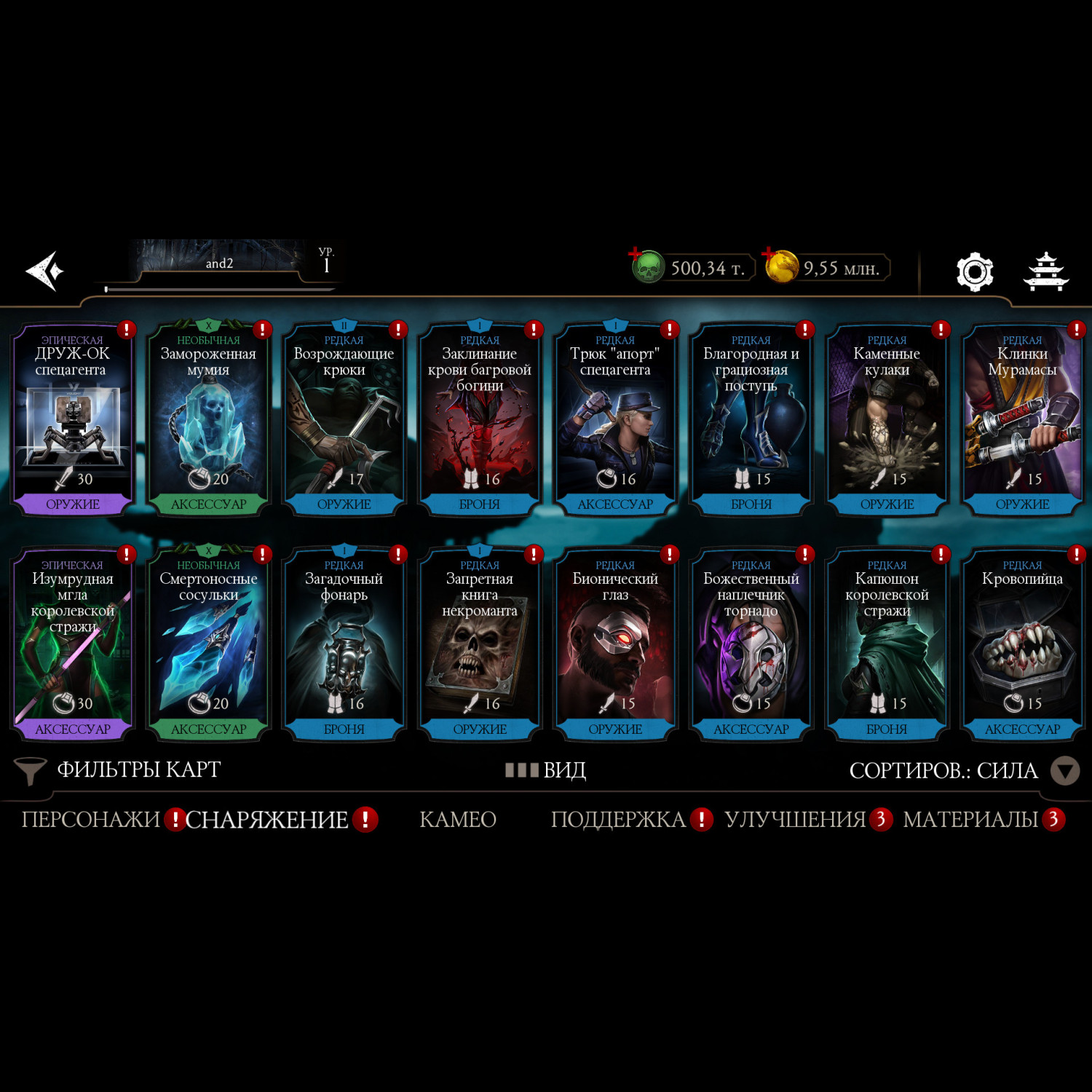Viewport: 1092px width, 1092px height.
Task: Switch to the КАМЕО tab
Action: tap(458, 820)
